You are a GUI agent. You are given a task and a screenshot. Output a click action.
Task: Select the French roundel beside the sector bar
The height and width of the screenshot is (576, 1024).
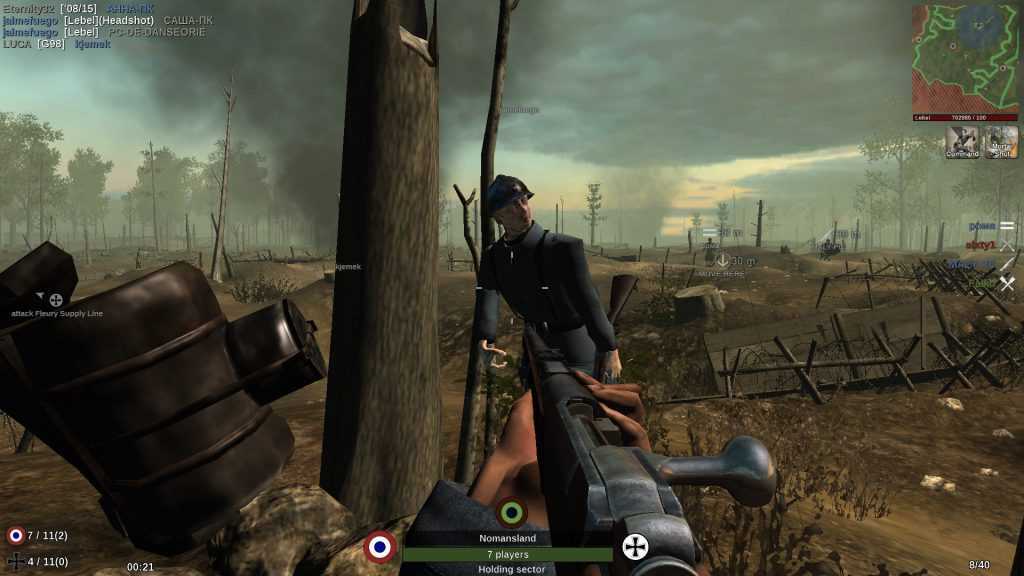[x=380, y=546]
